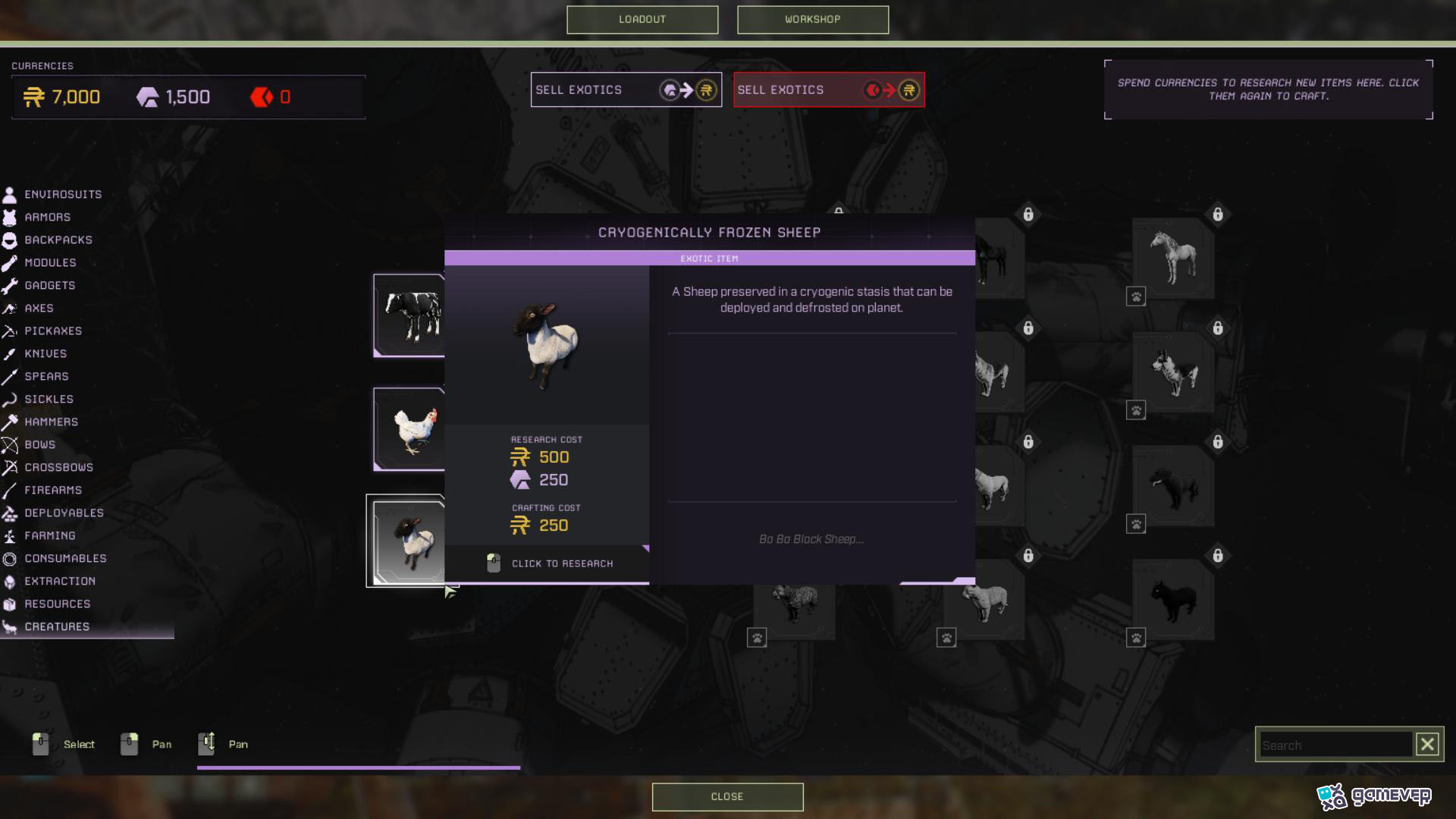Image resolution: width=1456 pixels, height=819 pixels.
Task: Select the locked white horse tile
Action: [x=1173, y=258]
